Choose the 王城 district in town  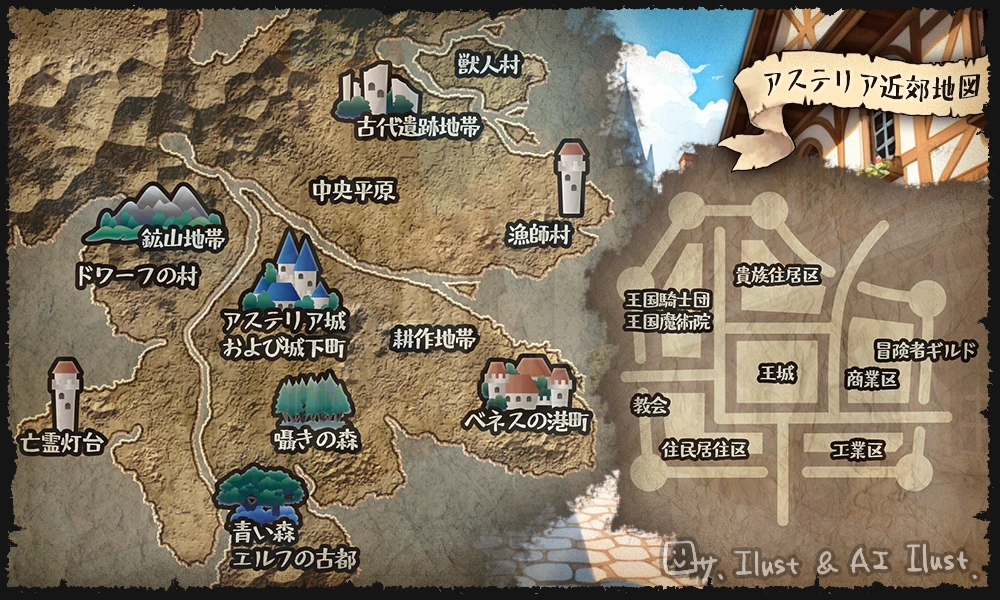[776, 374]
